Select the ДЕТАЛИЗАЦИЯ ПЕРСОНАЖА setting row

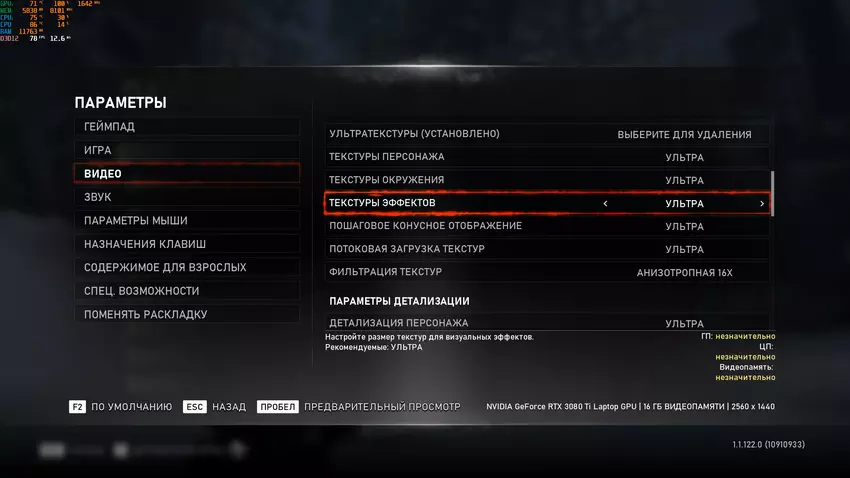(x=548, y=323)
